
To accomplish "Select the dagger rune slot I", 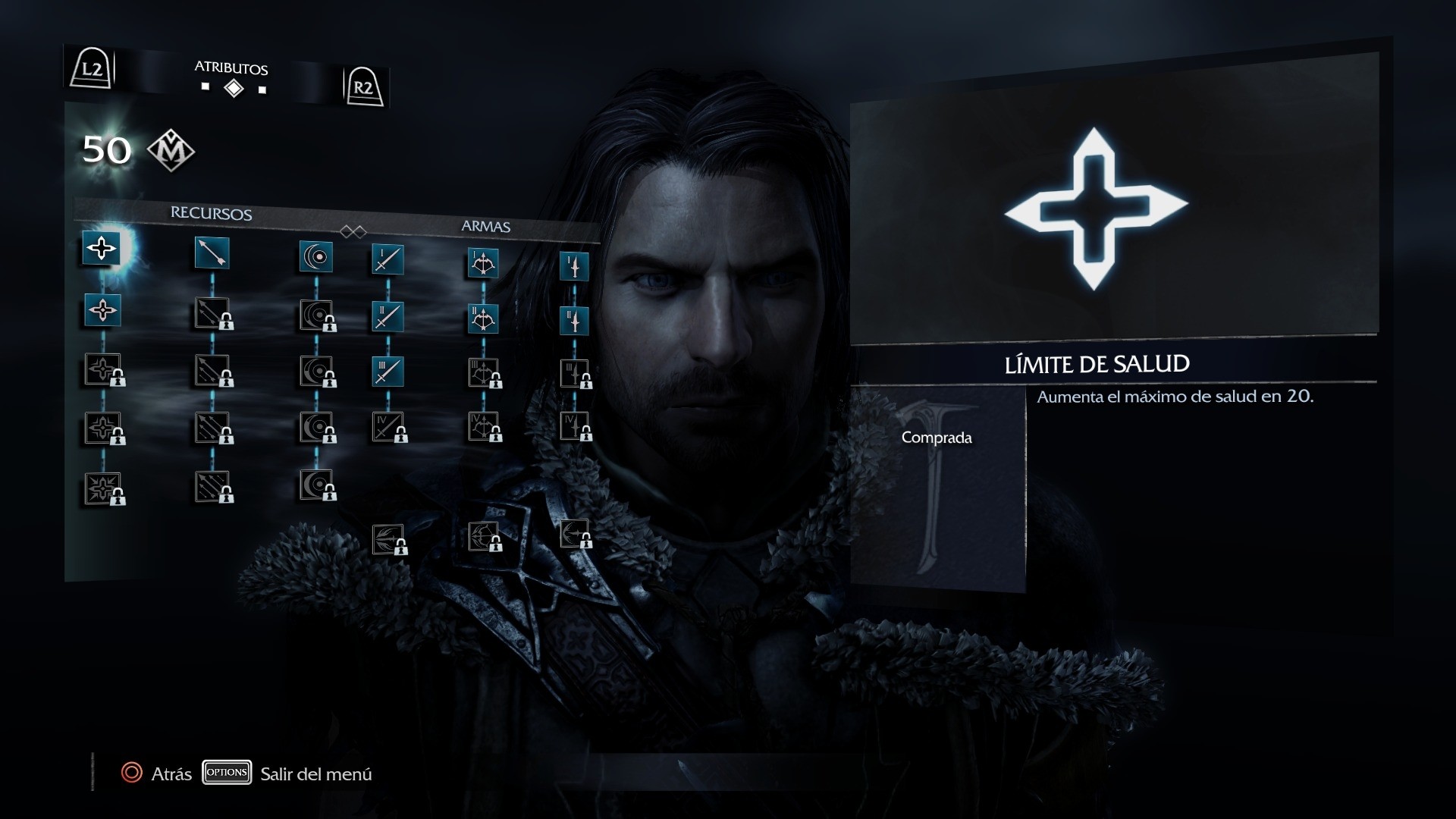I will [574, 267].
